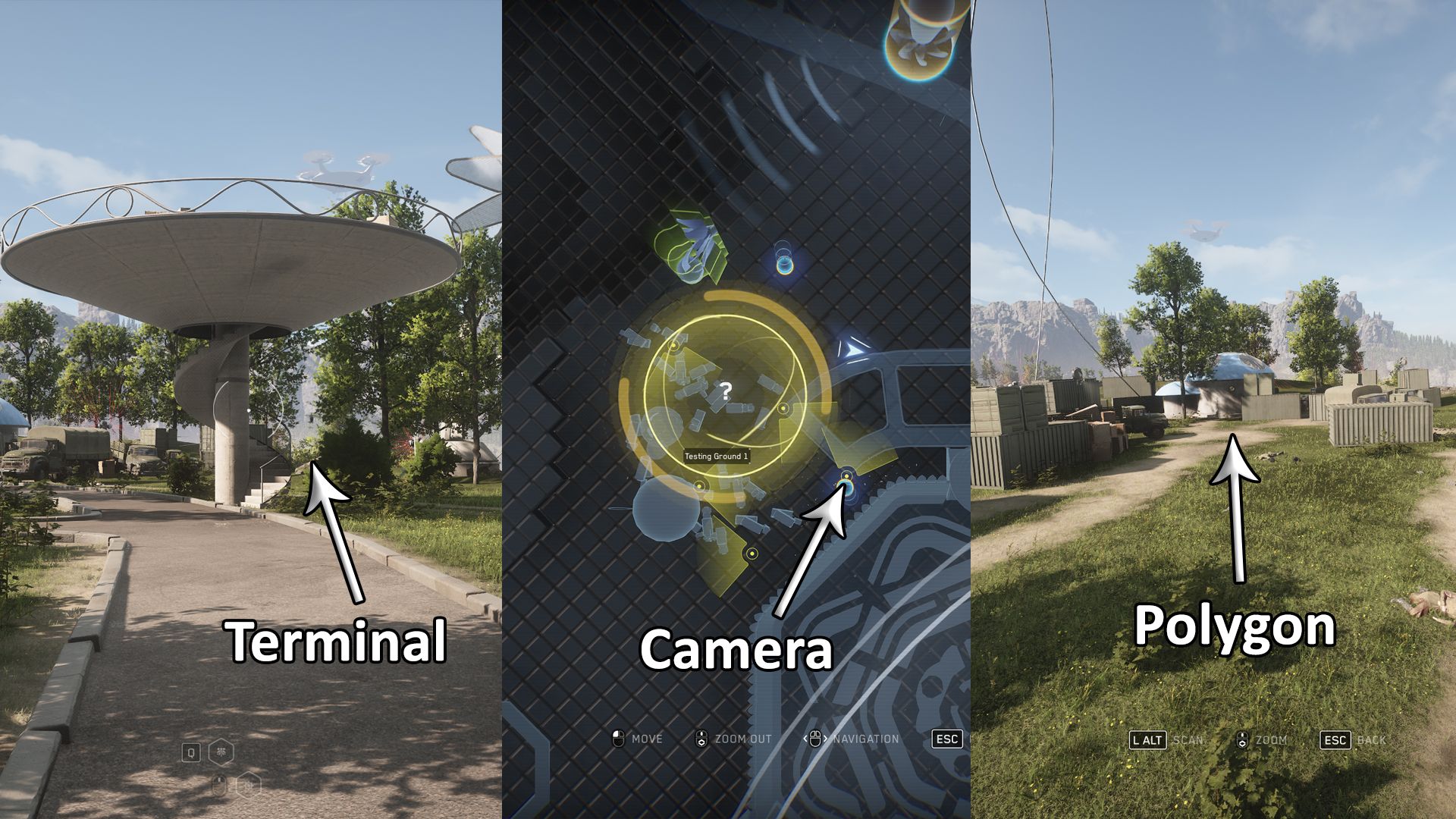Screen dimensions: 1456x819
Task: Expand the hexagonal gadget icon near the mouse prompt
Action: 249,785
